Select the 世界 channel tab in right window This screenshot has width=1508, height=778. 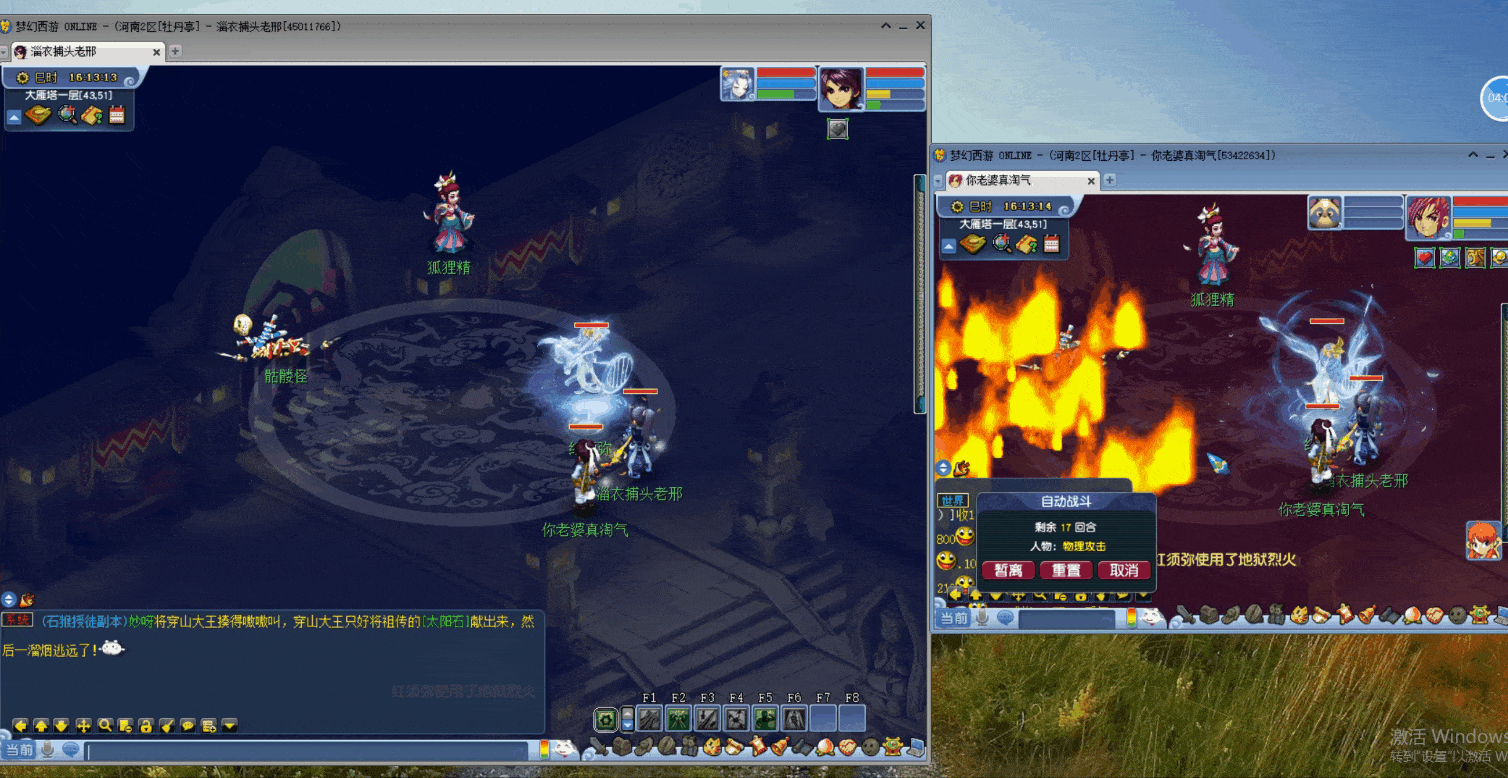[952, 500]
